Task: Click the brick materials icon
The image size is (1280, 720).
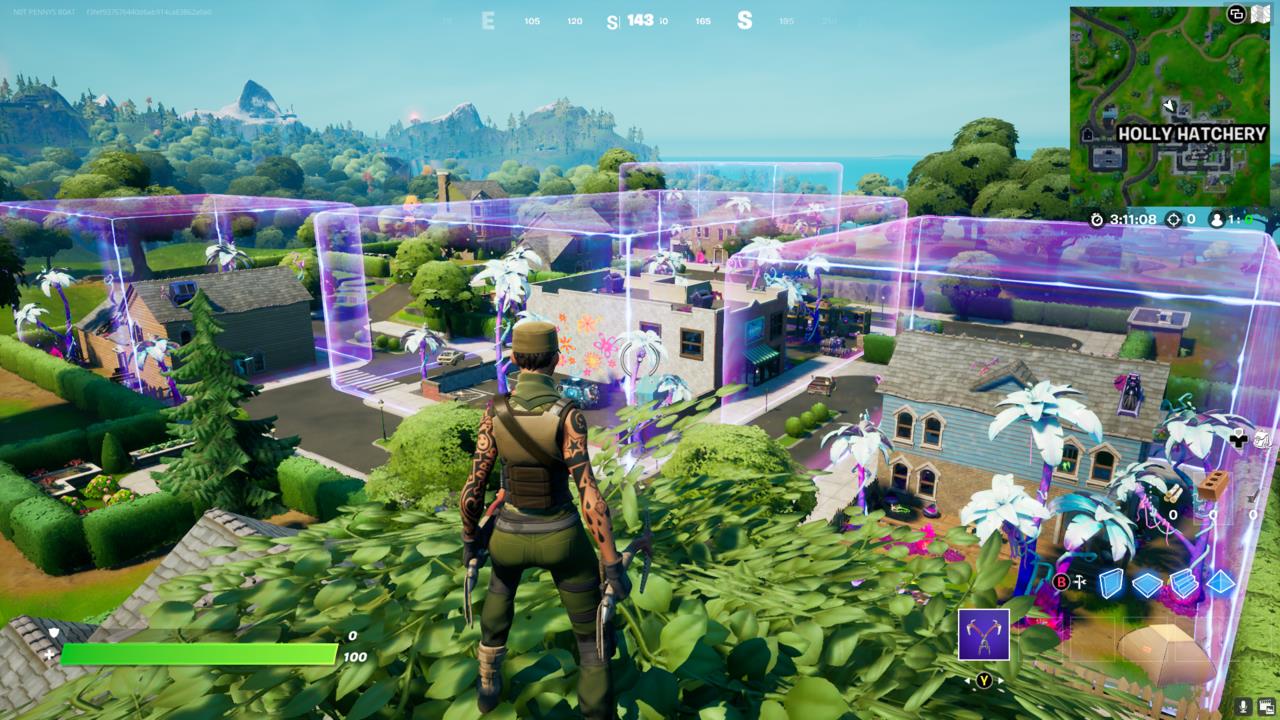Action: coord(1213,483)
